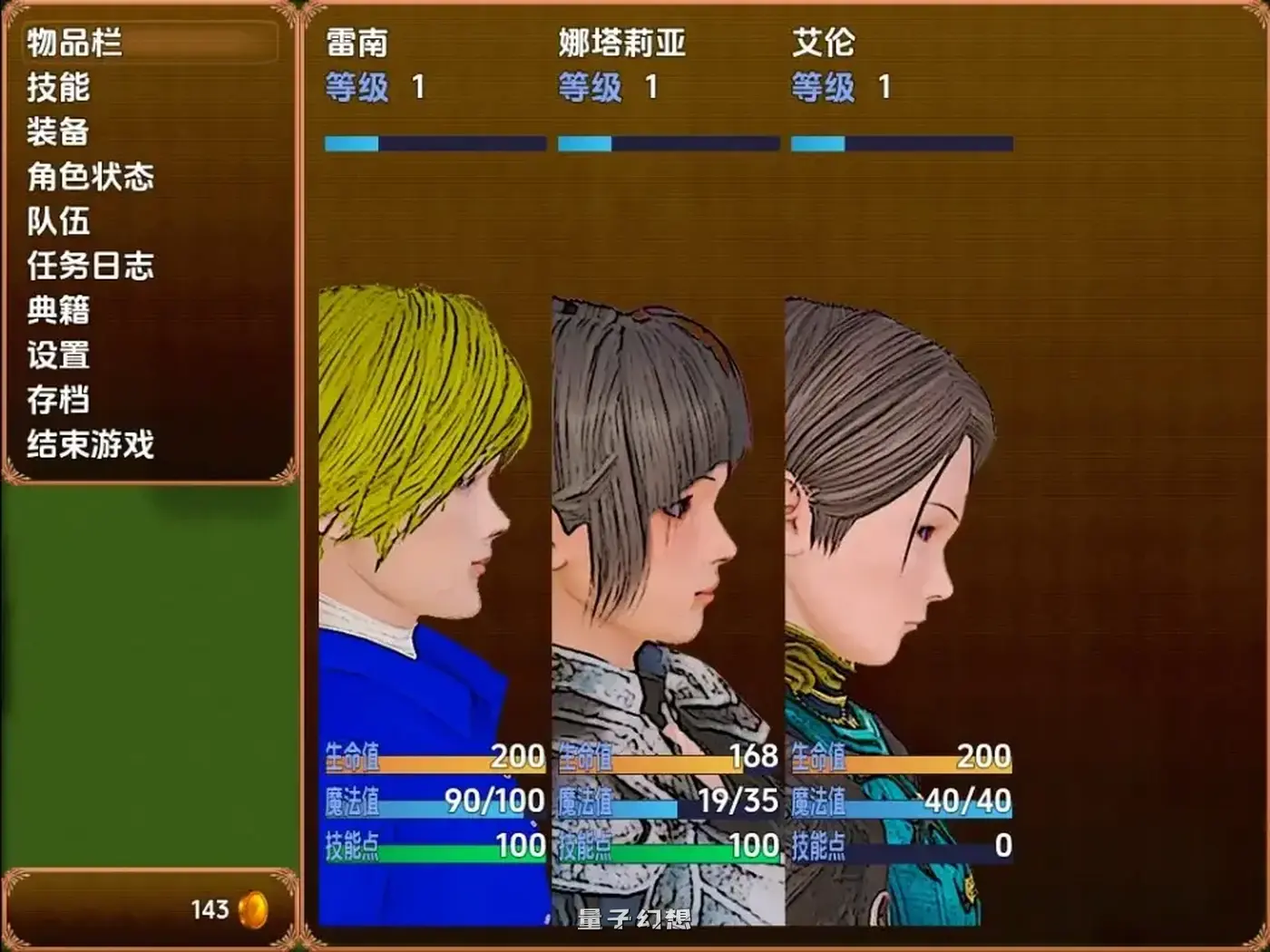Image resolution: width=1270 pixels, height=952 pixels.
Task: View 角色状态 character status
Action: point(89,179)
